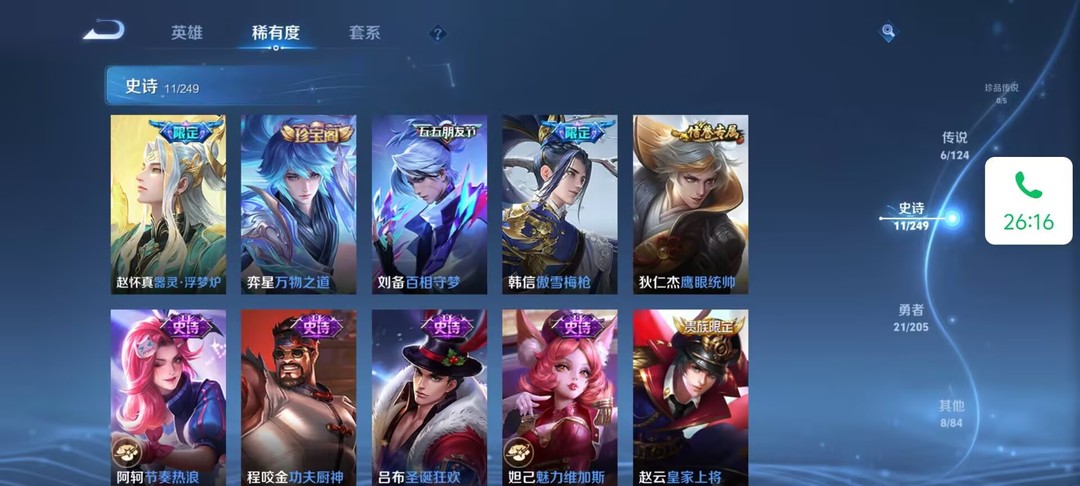Select 赵怀真 器灵·浮梦炉 skin card
This screenshot has height=486, width=1080.
point(168,204)
